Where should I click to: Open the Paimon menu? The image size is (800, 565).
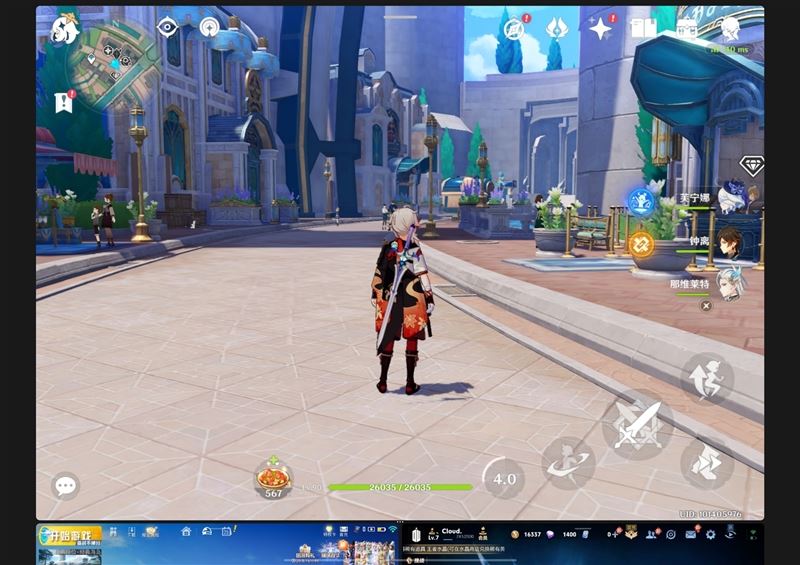(x=65, y=29)
